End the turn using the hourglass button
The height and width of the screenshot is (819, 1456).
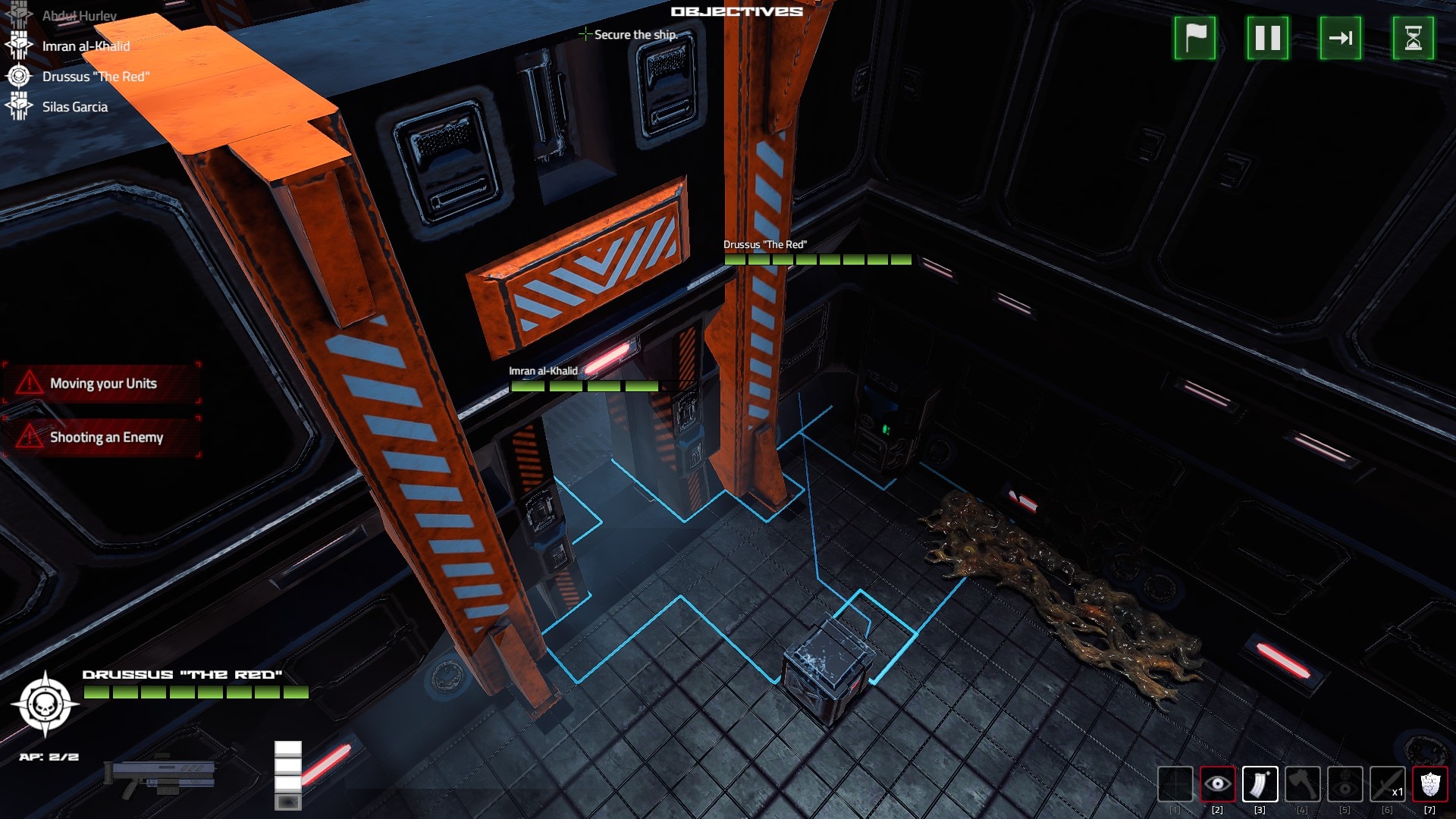[1414, 38]
